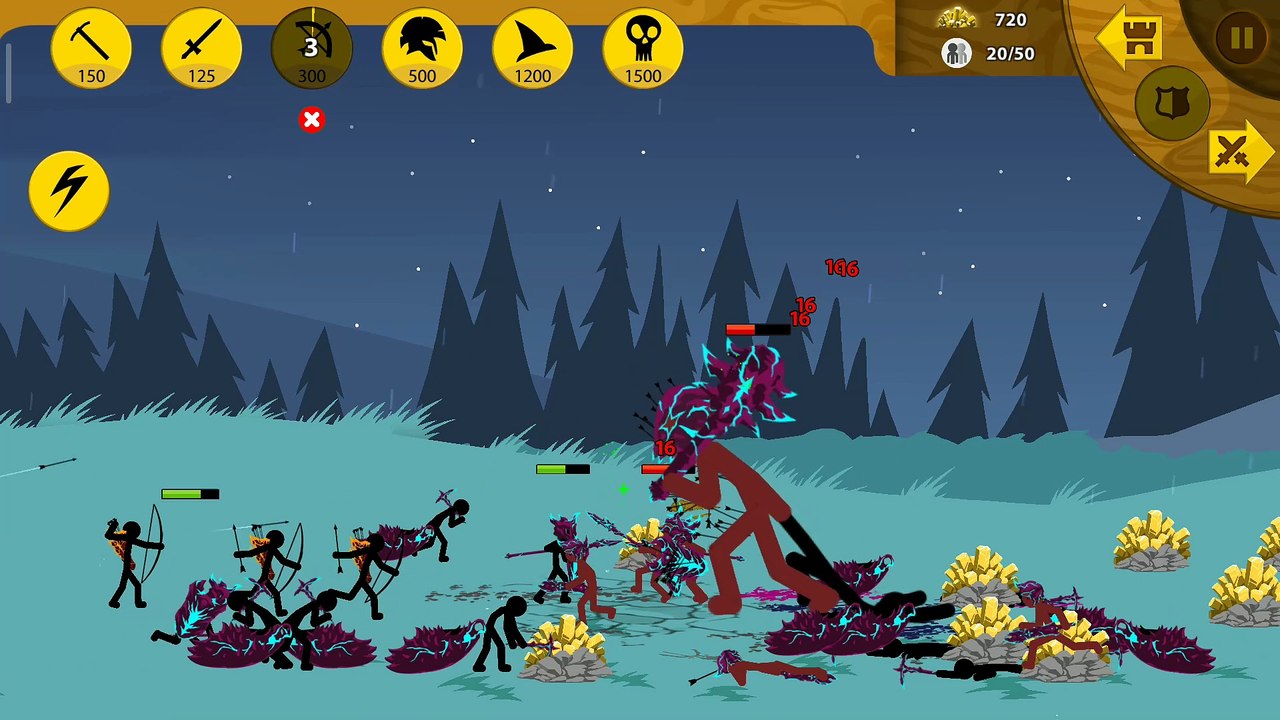
Task: Purchase the skull giant unit for 1500
Action: pyautogui.click(x=642, y=48)
